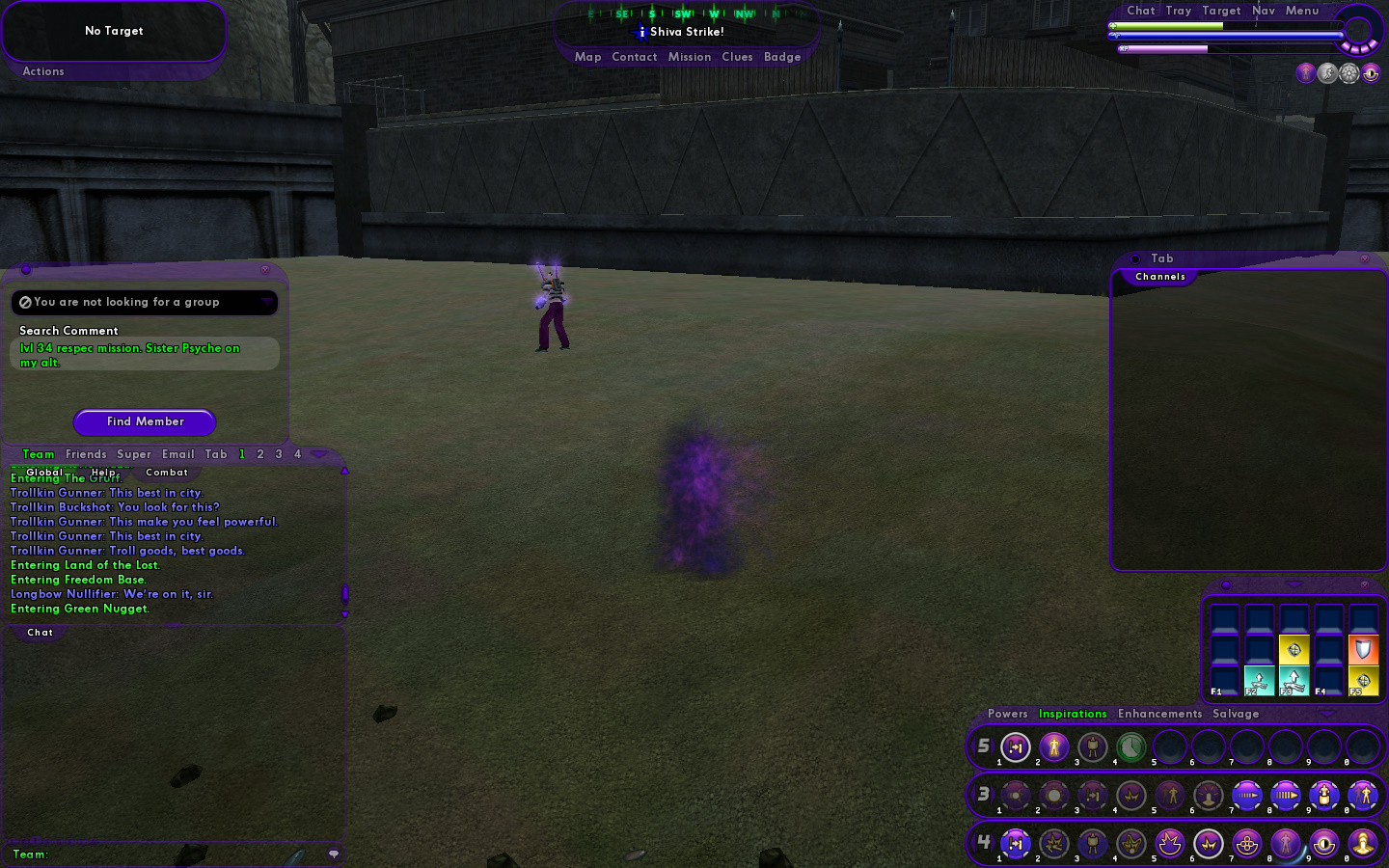Show the Mission panel
Viewport: 1389px width, 868px height.
(689, 57)
